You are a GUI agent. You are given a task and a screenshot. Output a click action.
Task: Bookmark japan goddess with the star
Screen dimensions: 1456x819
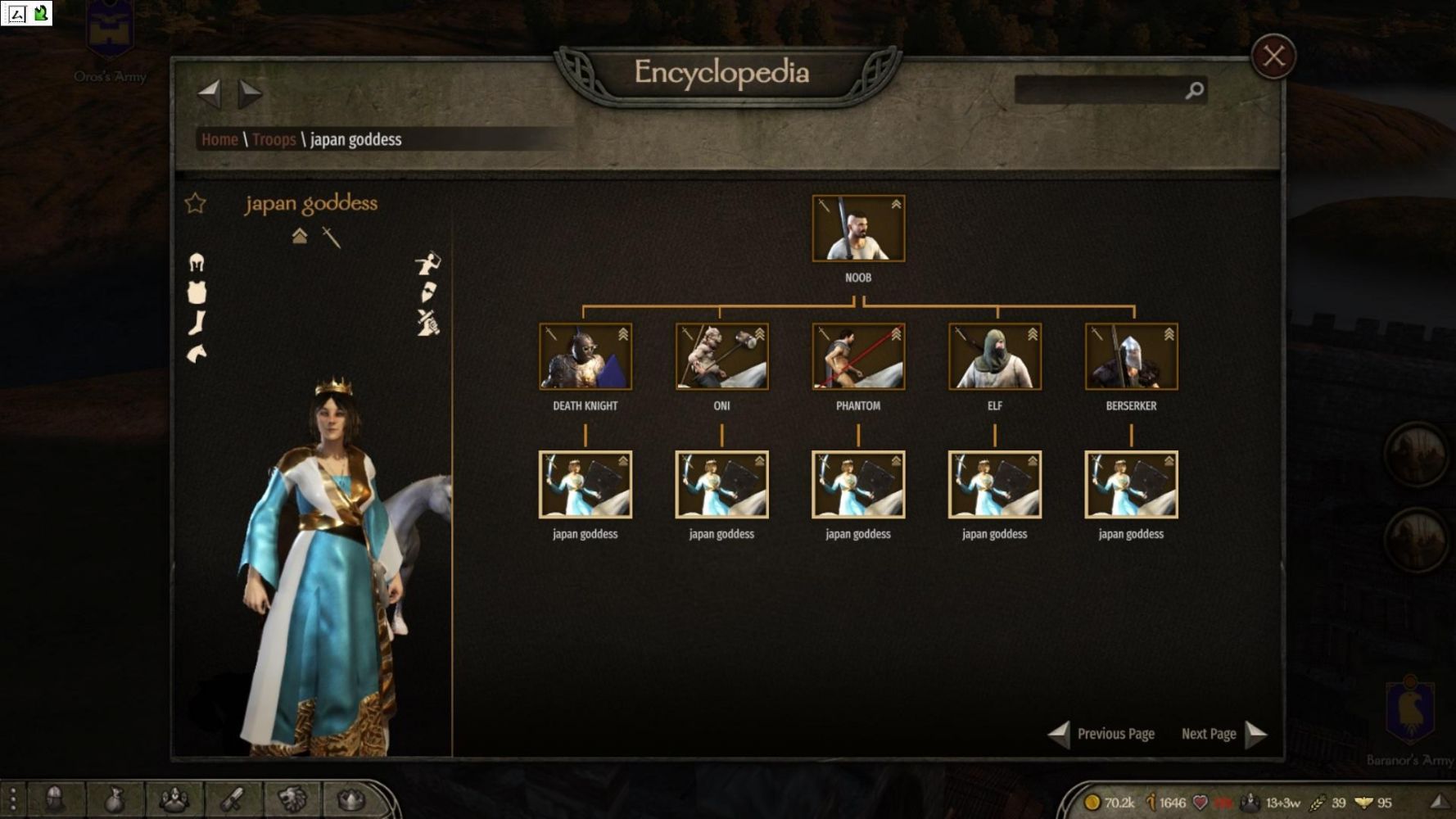click(195, 203)
